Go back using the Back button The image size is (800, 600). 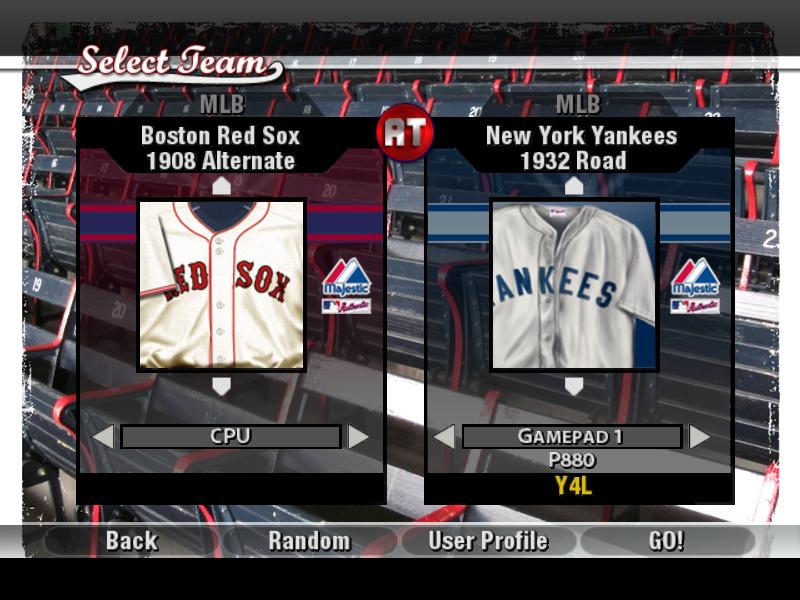pos(132,541)
